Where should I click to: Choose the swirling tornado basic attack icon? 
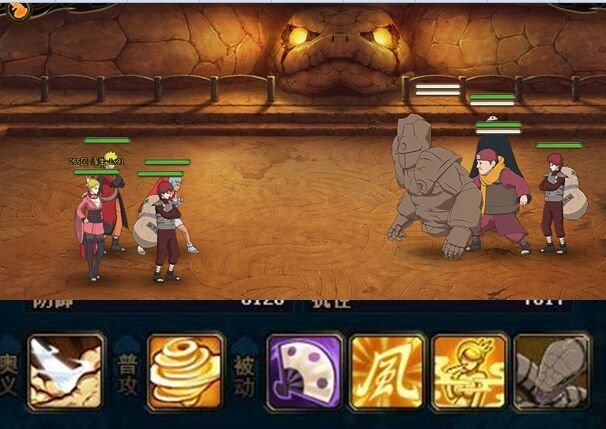185,371
